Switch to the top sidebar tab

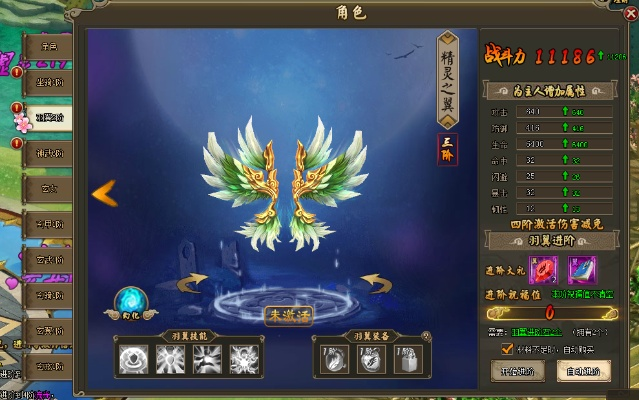(x=48, y=46)
